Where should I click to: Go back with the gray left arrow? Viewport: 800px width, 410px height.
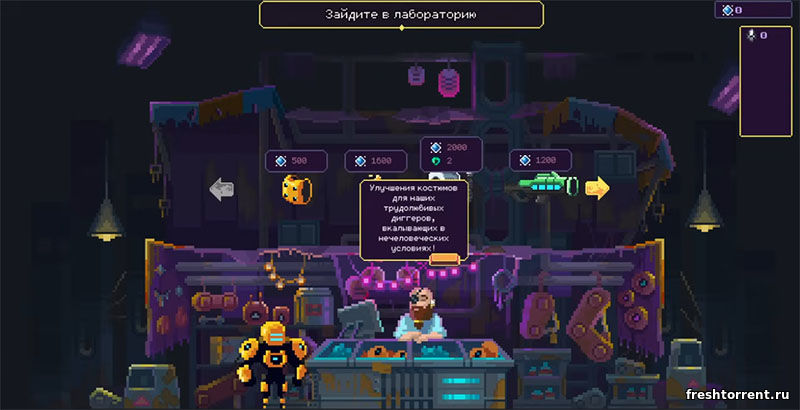[221, 189]
